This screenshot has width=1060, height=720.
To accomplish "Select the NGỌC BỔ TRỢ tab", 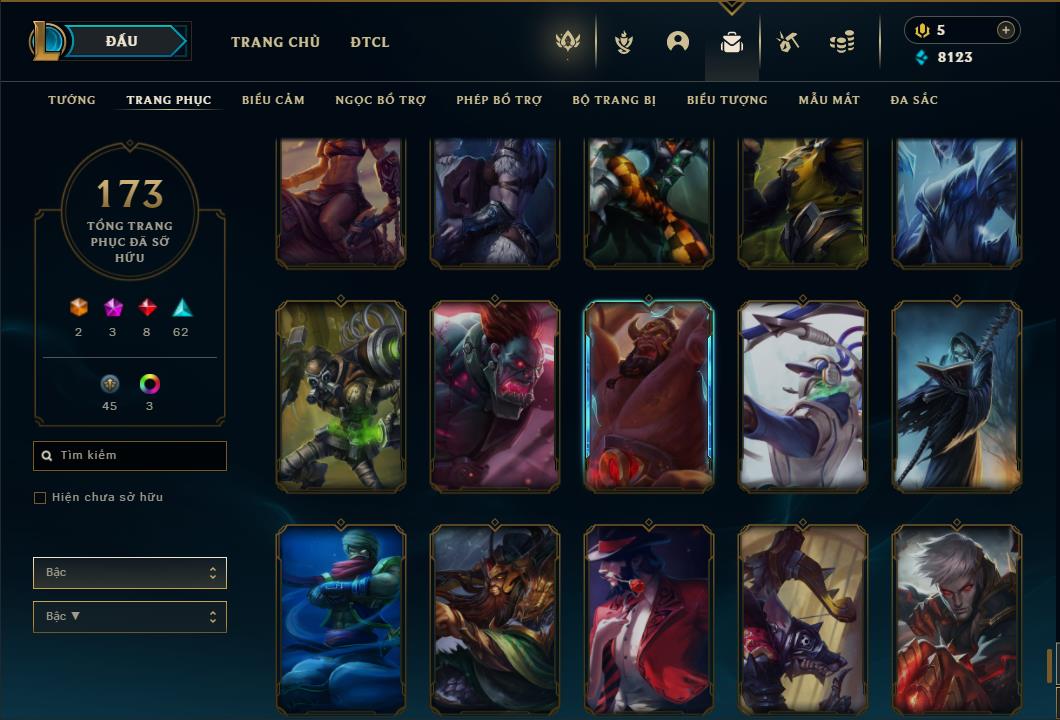I will click(380, 100).
